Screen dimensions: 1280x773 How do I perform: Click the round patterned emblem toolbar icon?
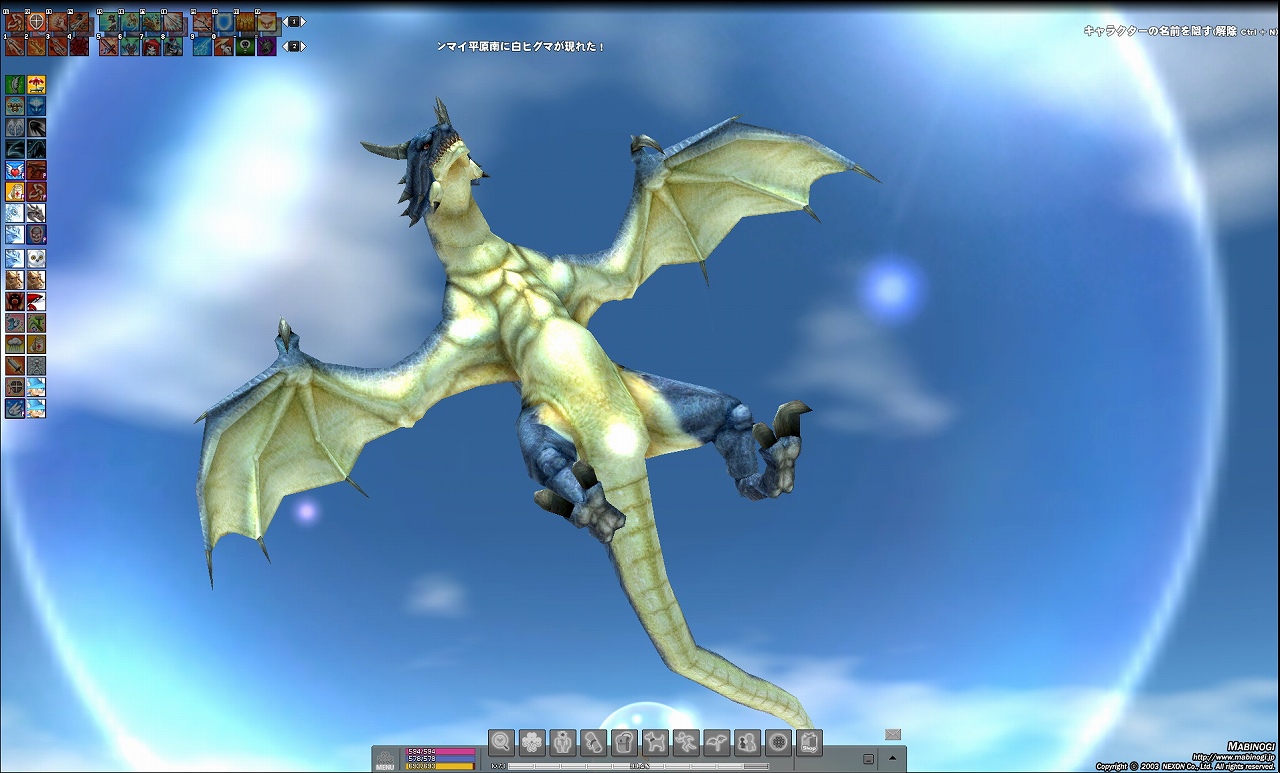click(x=778, y=742)
